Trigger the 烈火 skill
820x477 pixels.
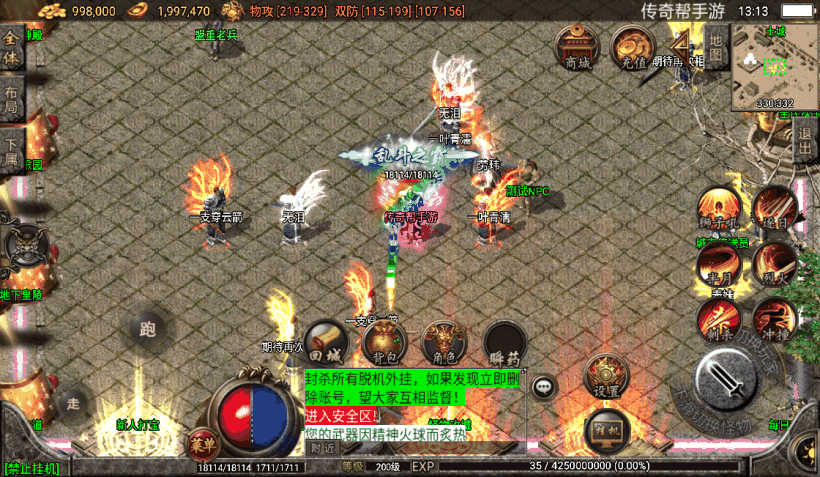coord(774,263)
